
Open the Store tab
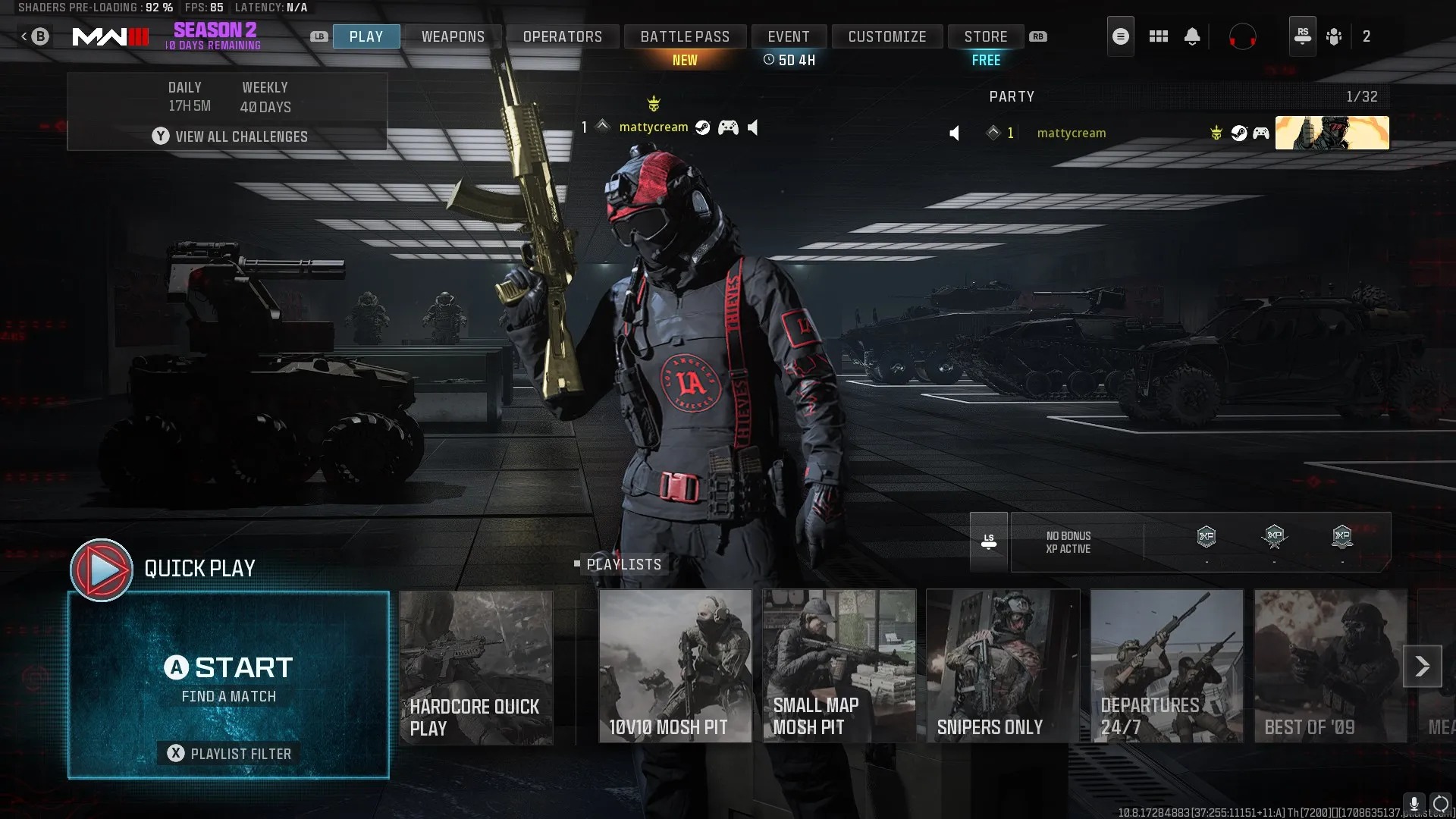pyautogui.click(x=986, y=36)
